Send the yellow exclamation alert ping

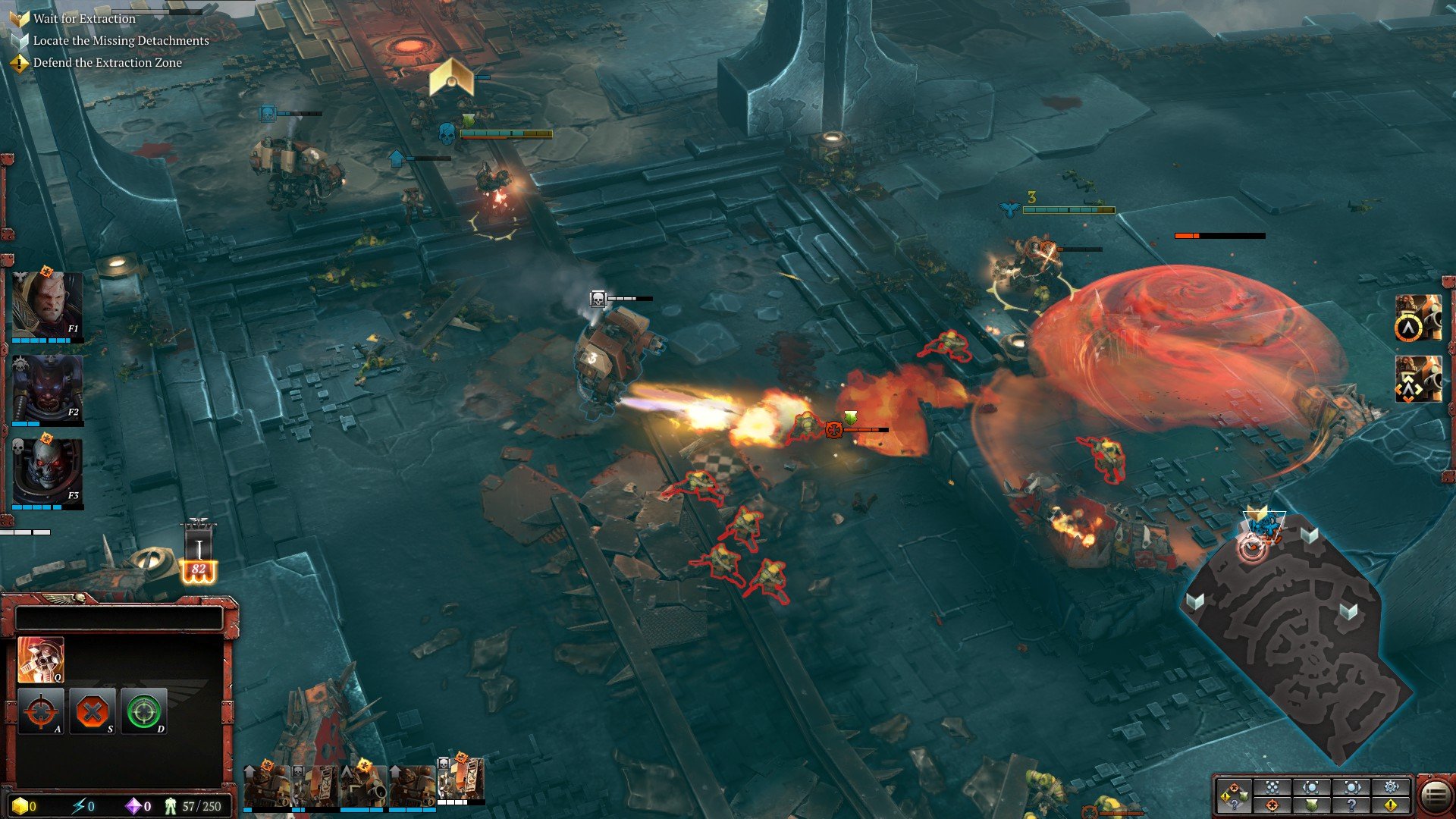pyautogui.click(x=1392, y=805)
